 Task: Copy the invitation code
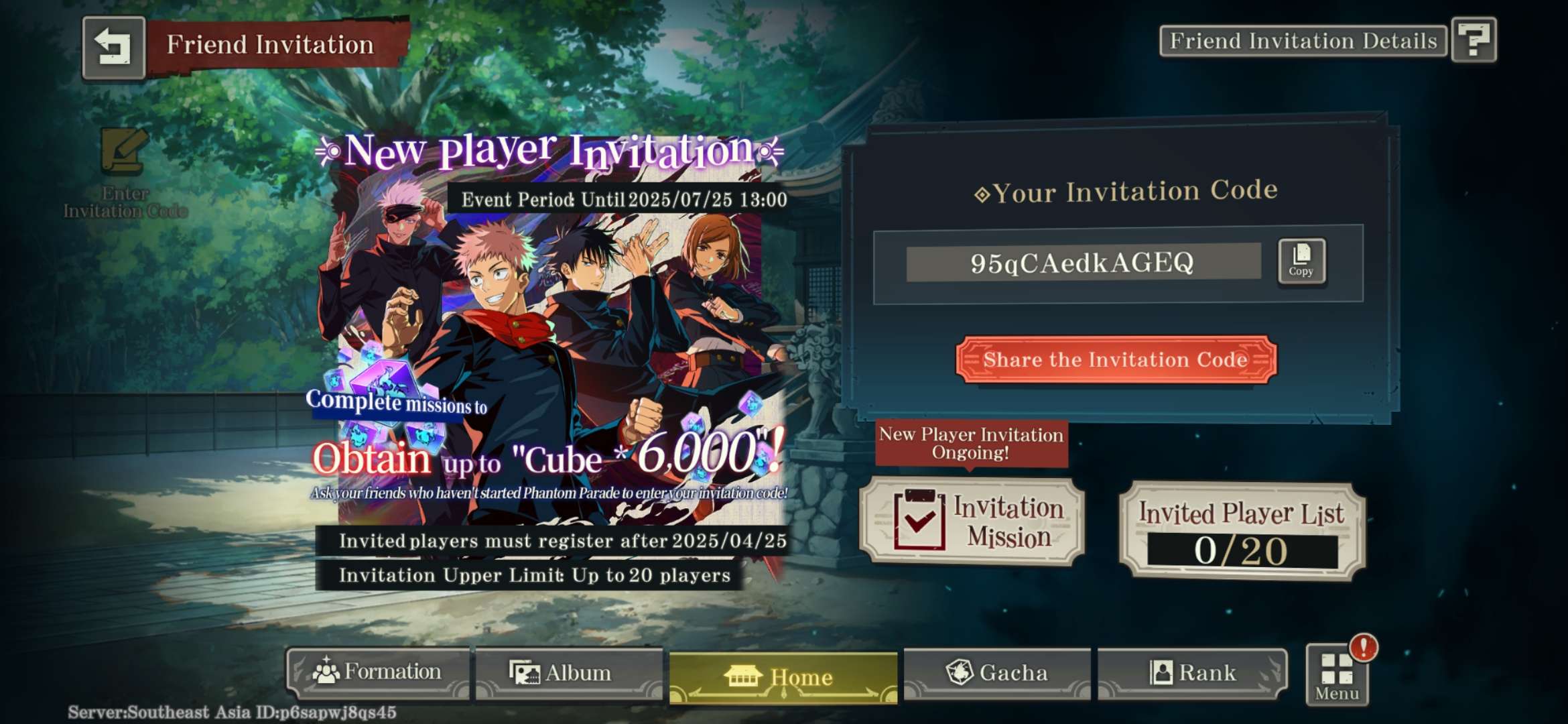click(x=1301, y=261)
